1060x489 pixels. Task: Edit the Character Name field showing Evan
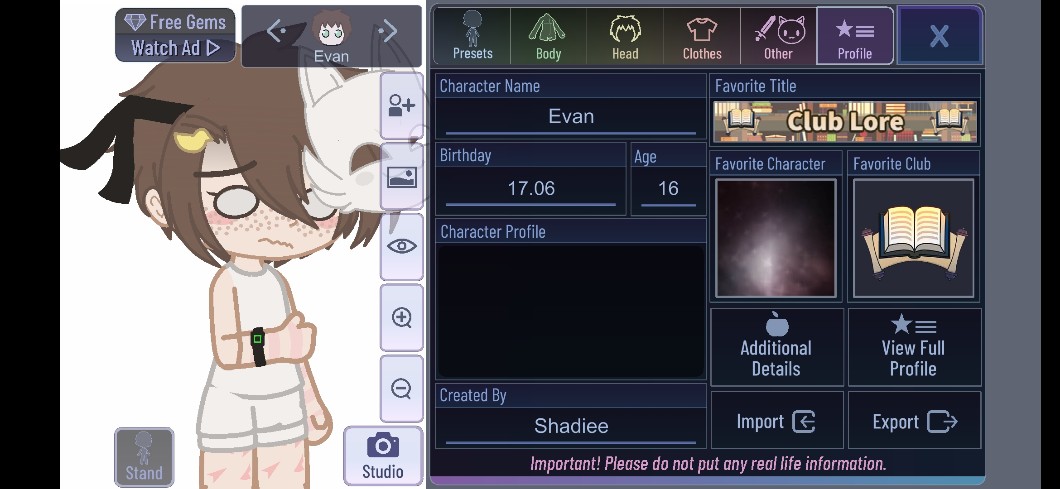(x=571, y=117)
